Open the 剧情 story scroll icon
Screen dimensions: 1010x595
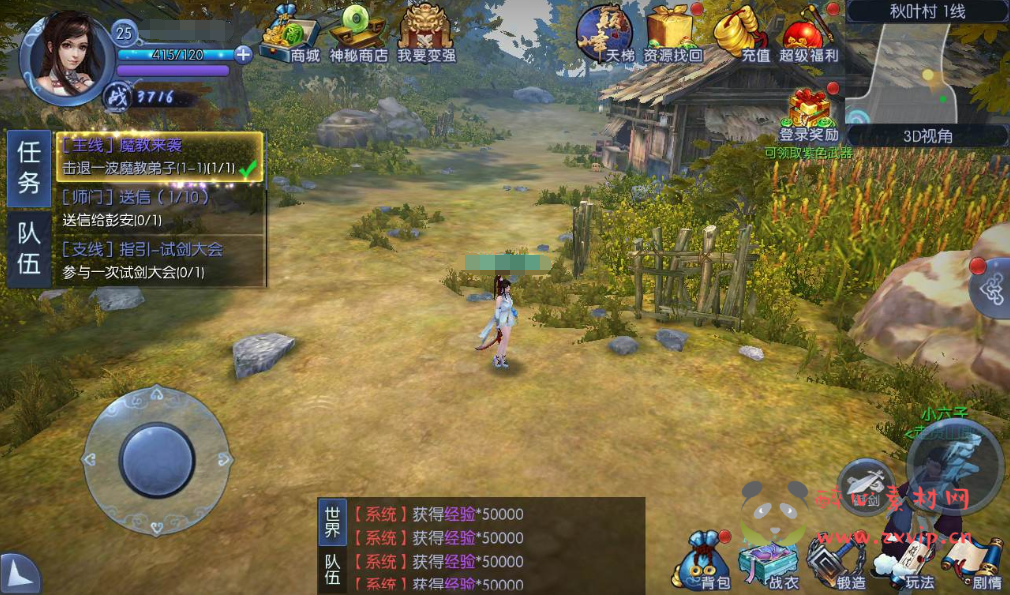[x=979, y=565]
